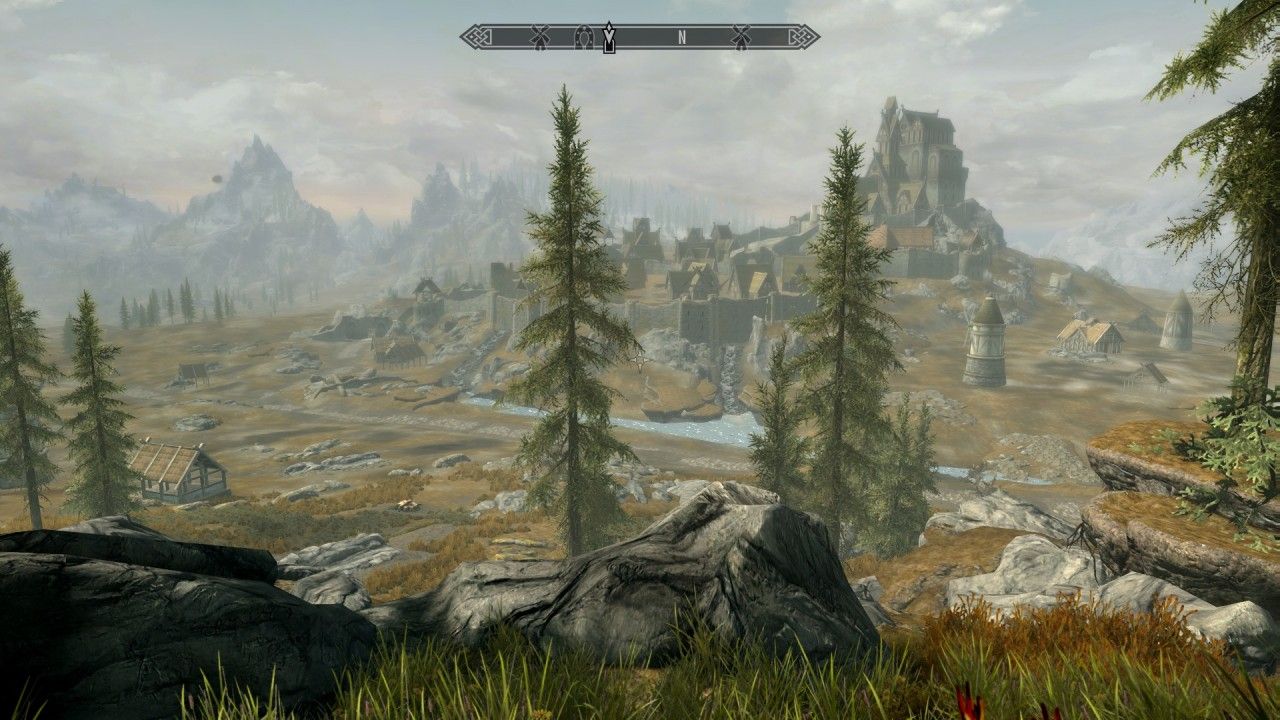Click the stables horseshoe marker on the compass
The image size is (1280, 720).
(x=584, y=36)
